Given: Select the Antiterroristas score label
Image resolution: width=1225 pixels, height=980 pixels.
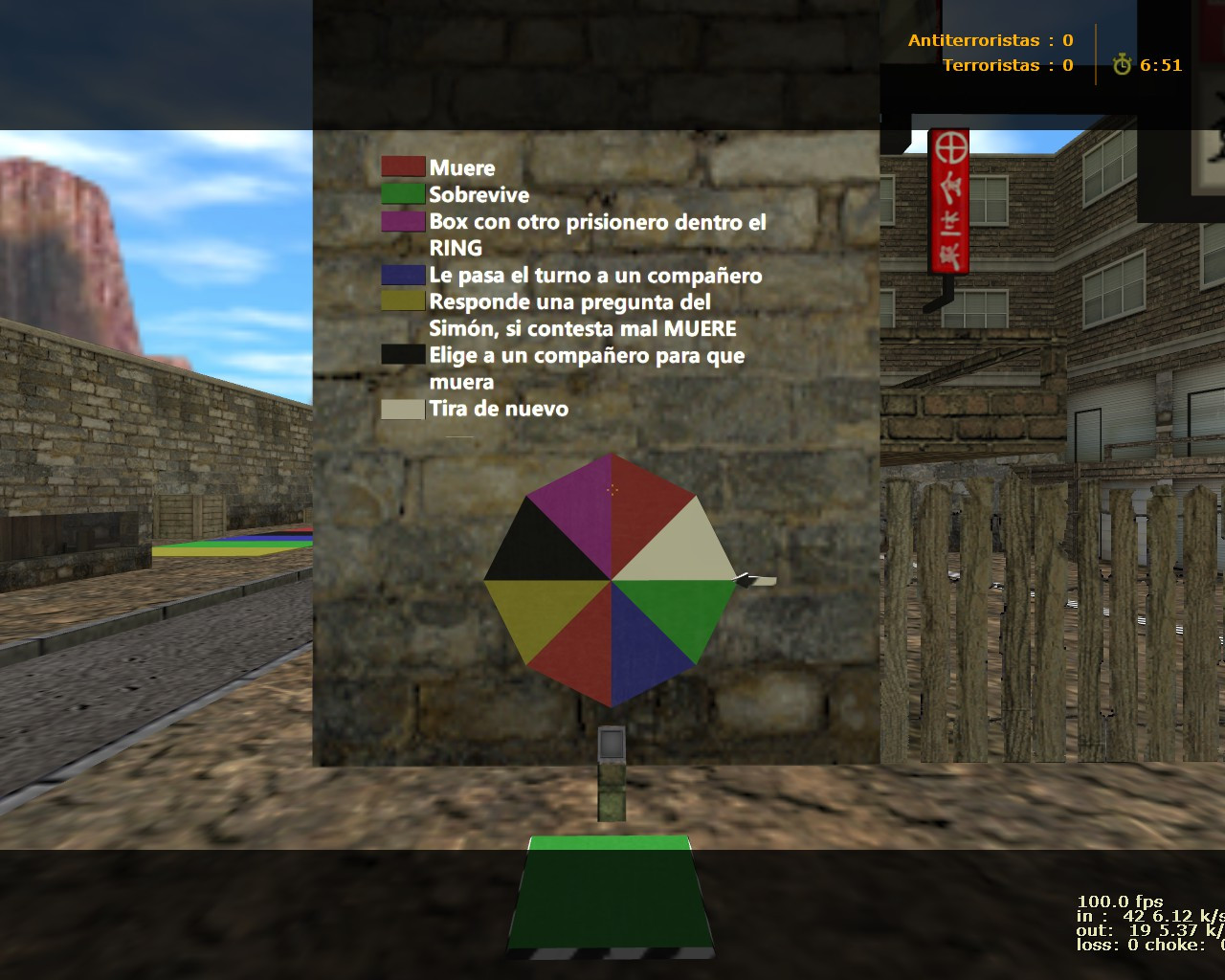Looking at the screenshot, I should (x=973, y=40).
